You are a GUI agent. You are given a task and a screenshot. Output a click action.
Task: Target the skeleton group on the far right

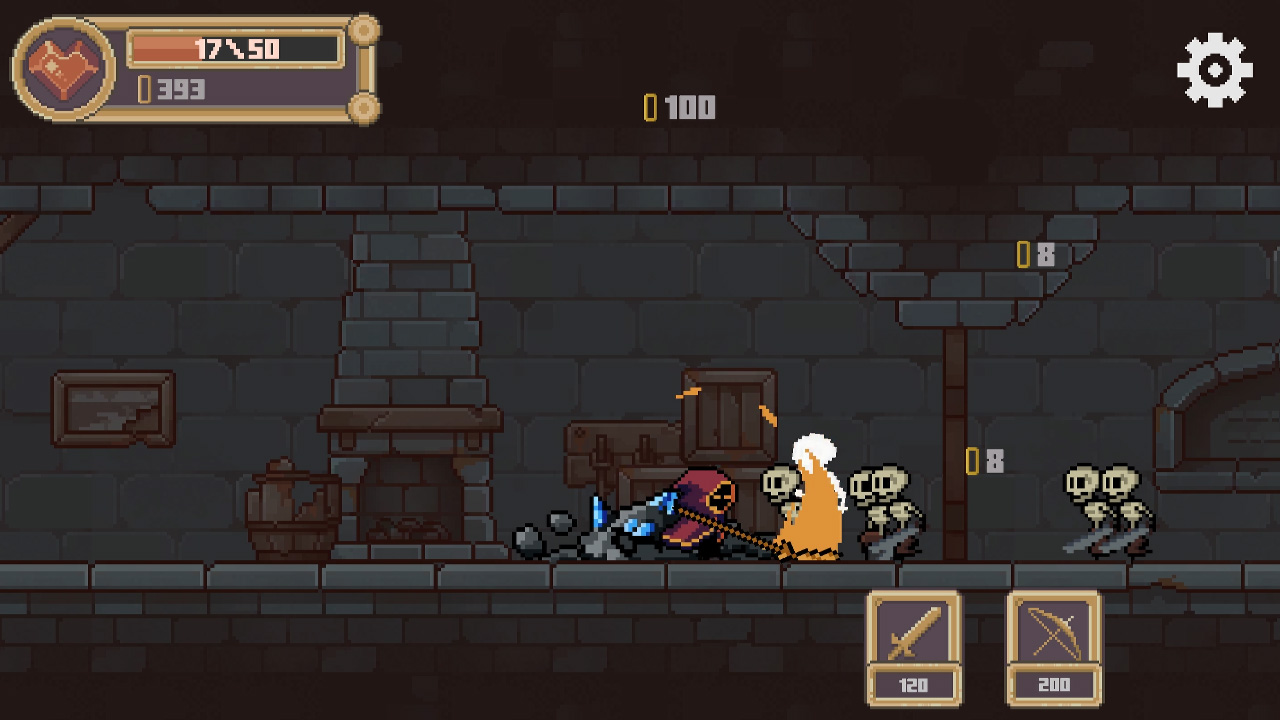pyautogui.click(x=1105, y=505)
